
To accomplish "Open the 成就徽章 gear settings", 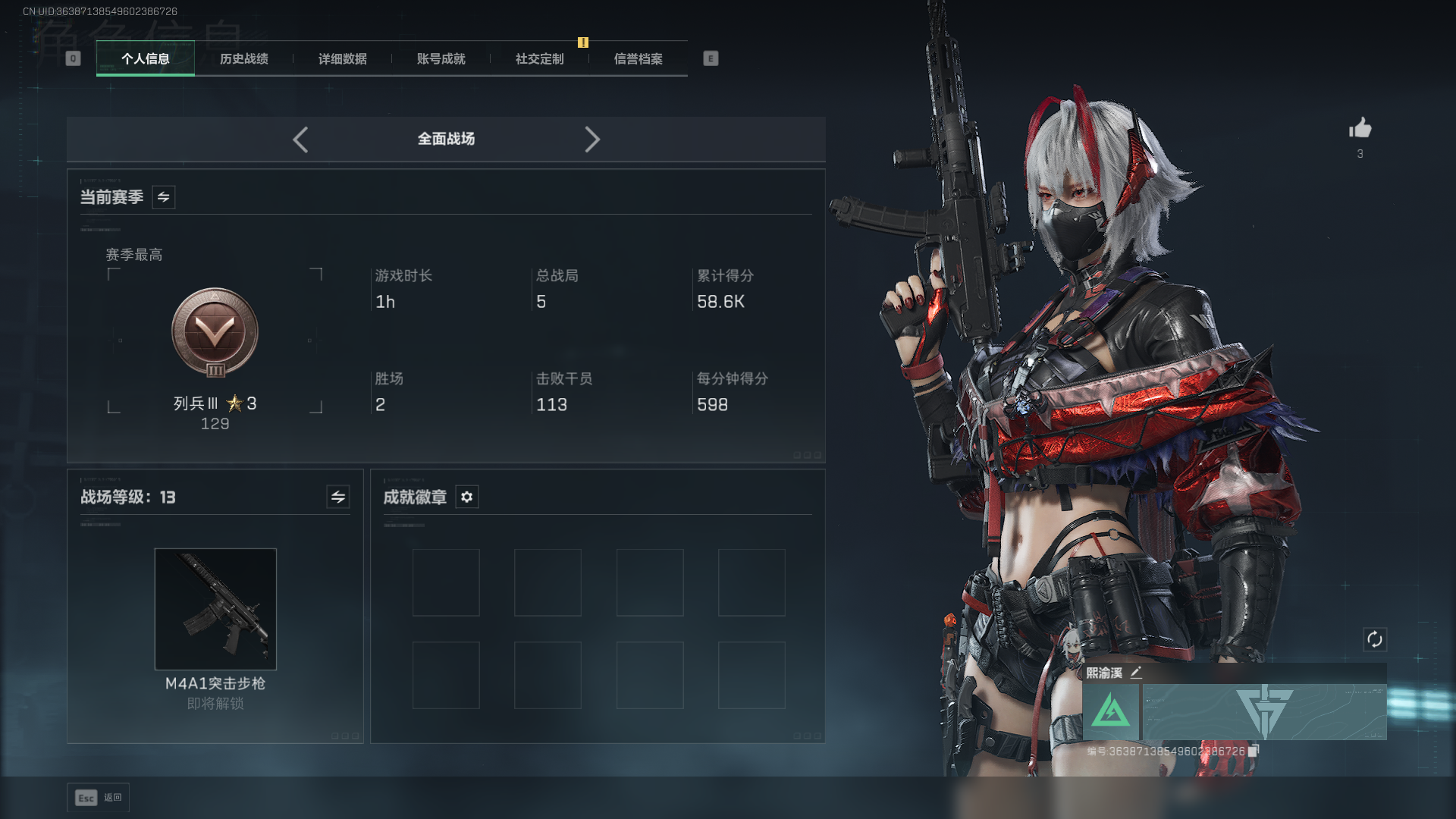I will (467, 497).
